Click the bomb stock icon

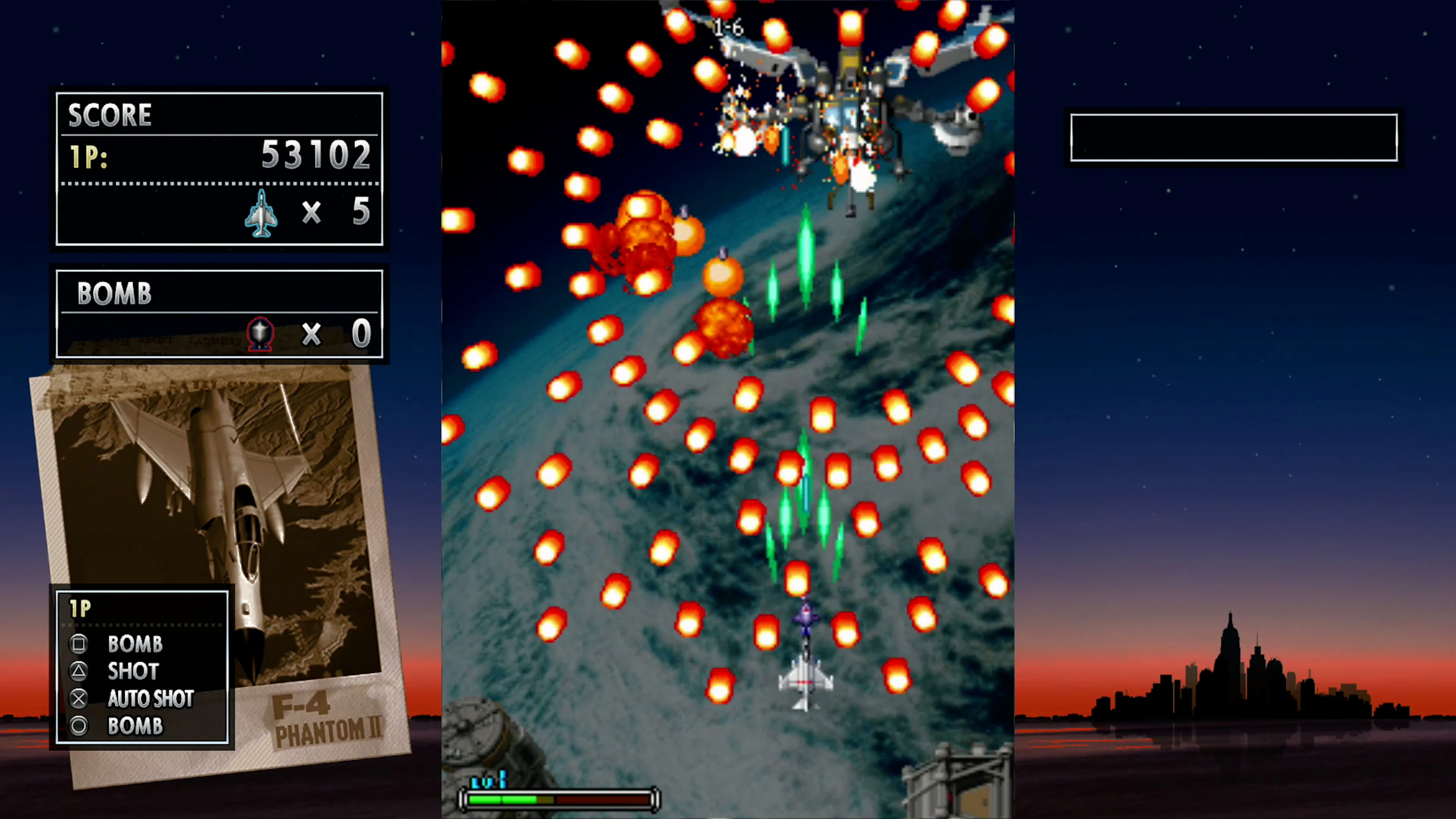point(260,334)
